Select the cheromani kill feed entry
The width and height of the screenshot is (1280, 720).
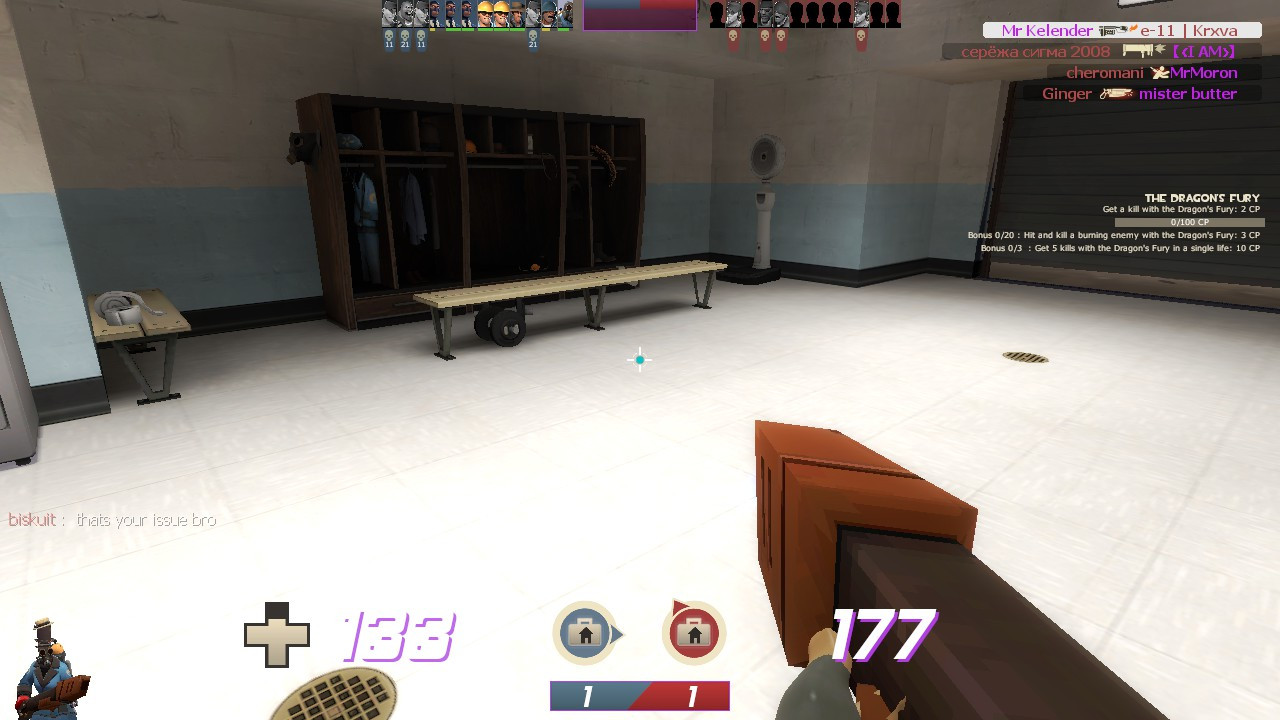(x=1150, y=72)
